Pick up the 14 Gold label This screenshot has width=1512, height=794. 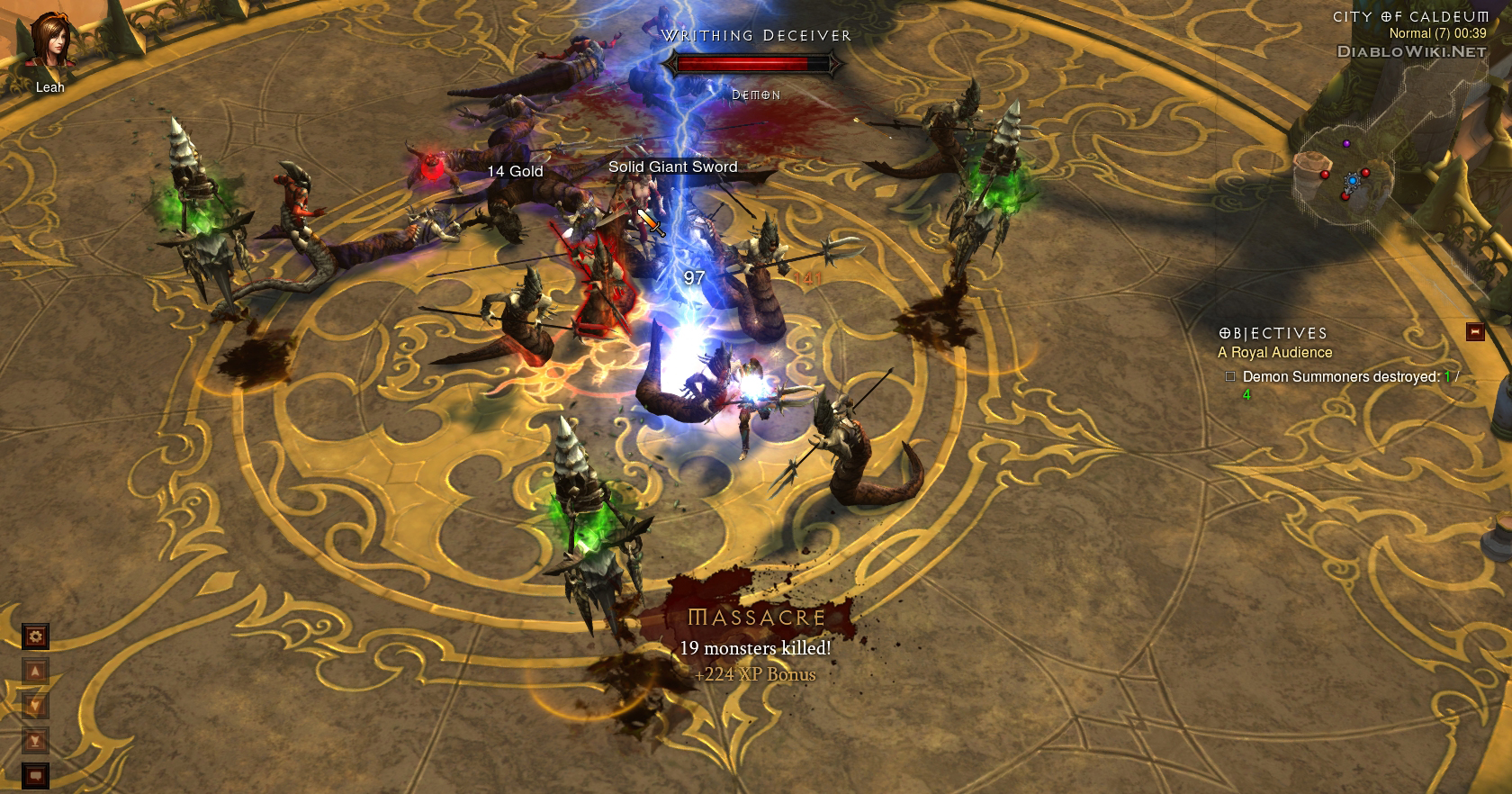tap(515, 171)
